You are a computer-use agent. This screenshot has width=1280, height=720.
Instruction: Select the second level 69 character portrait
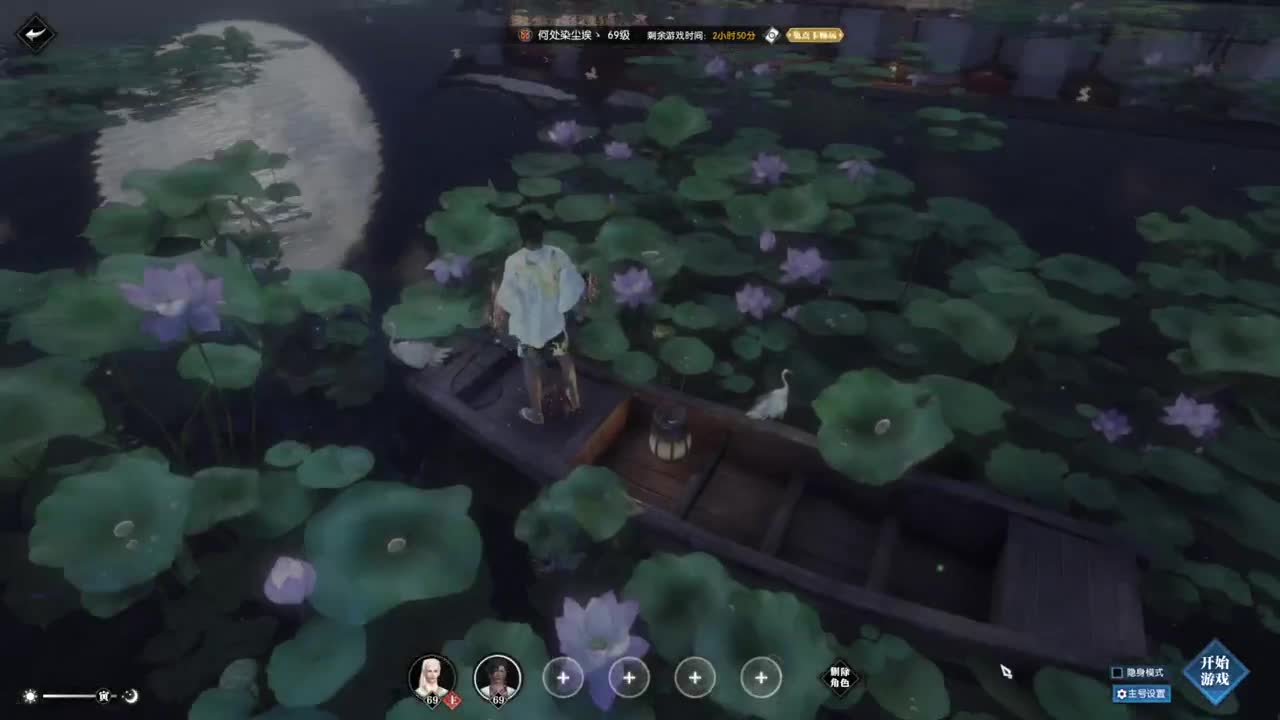coord(497,677)
